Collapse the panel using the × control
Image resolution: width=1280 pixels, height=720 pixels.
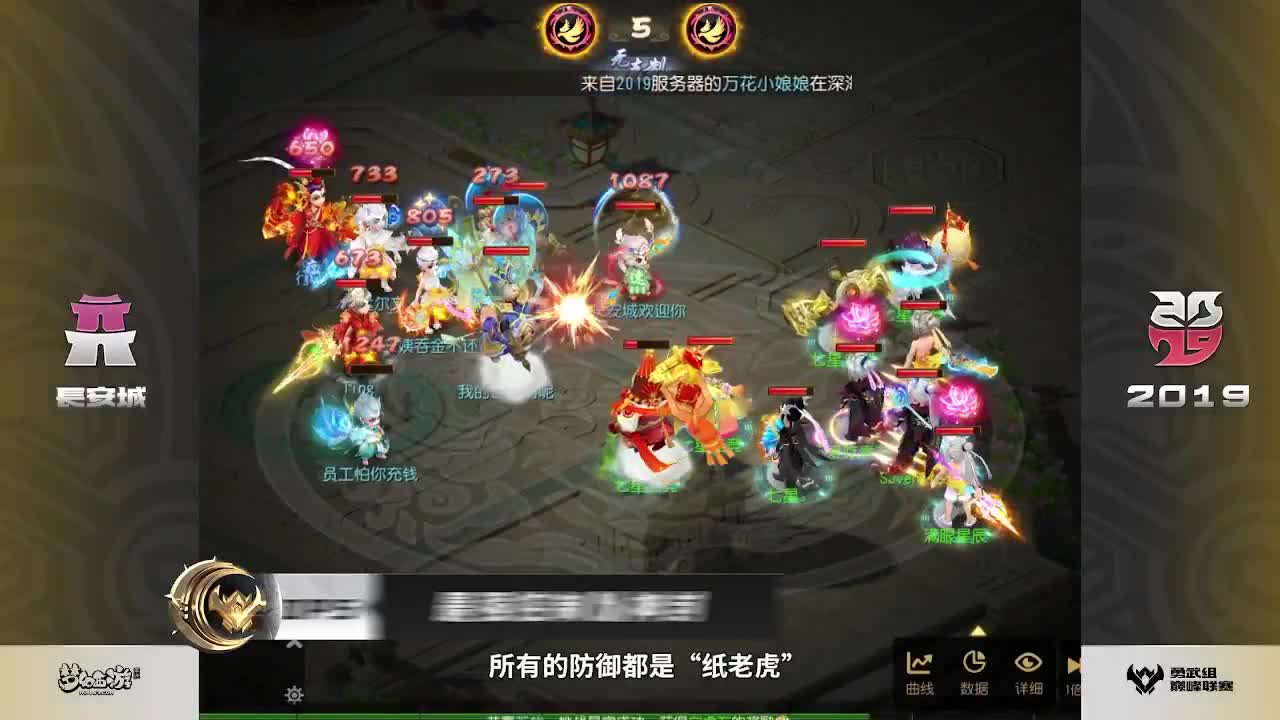tap(292, 645)
